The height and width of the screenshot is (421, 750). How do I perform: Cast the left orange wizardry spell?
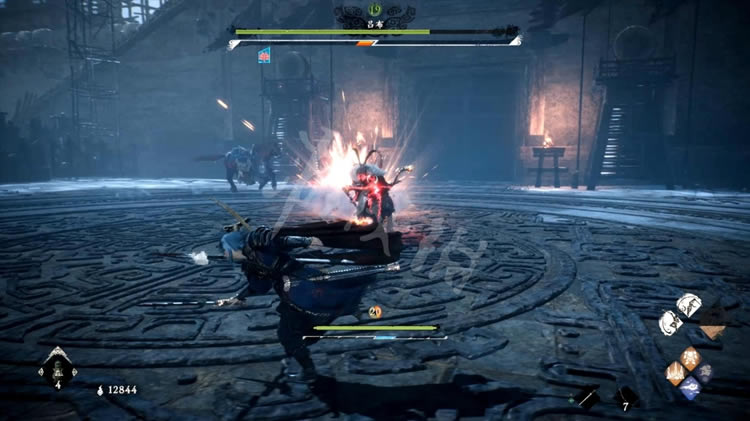click(x=676, y=372)
